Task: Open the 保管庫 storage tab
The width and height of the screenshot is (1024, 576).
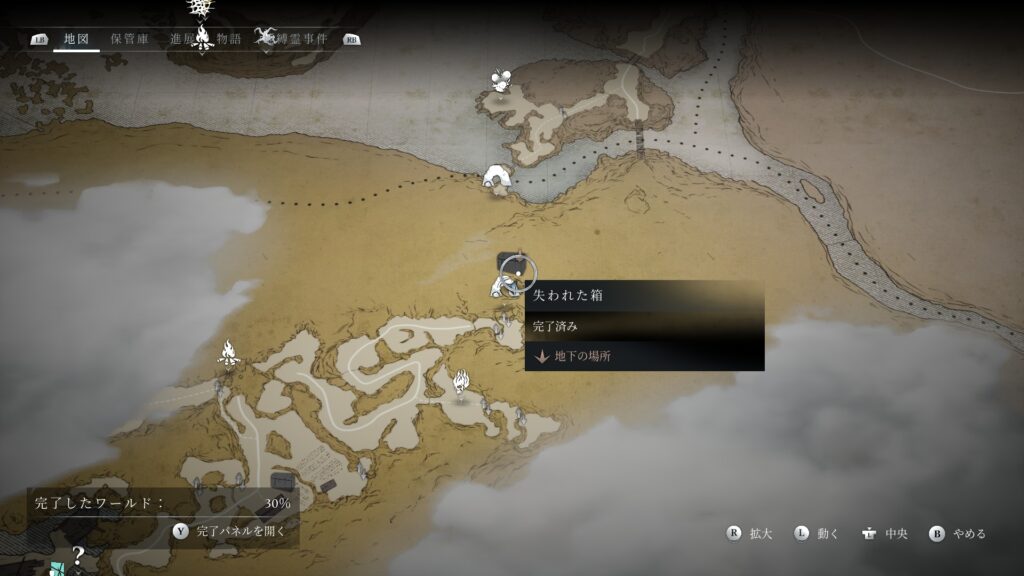Action: tap(129, 39)
